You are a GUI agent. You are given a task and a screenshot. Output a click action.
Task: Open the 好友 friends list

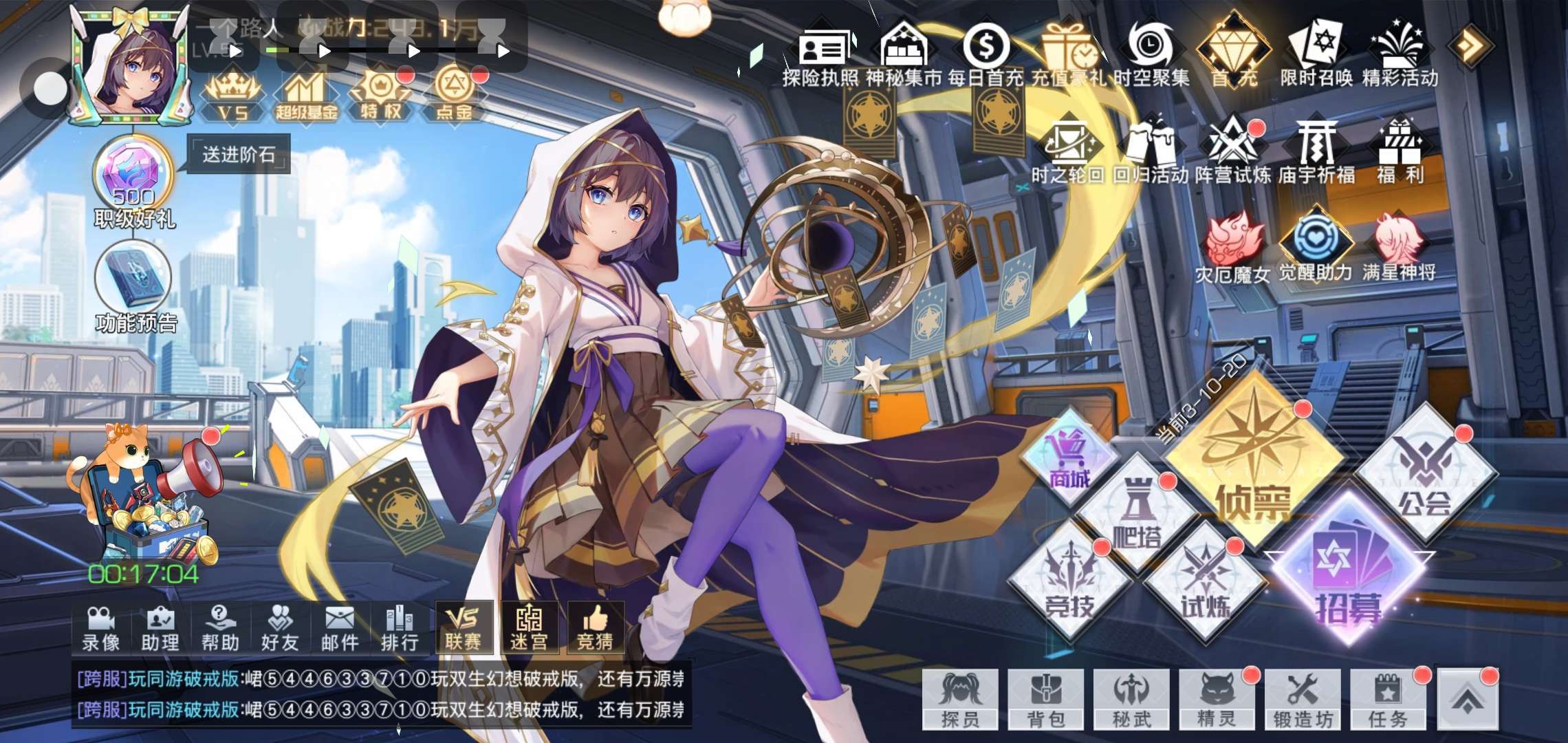click(x=280, y=627)
